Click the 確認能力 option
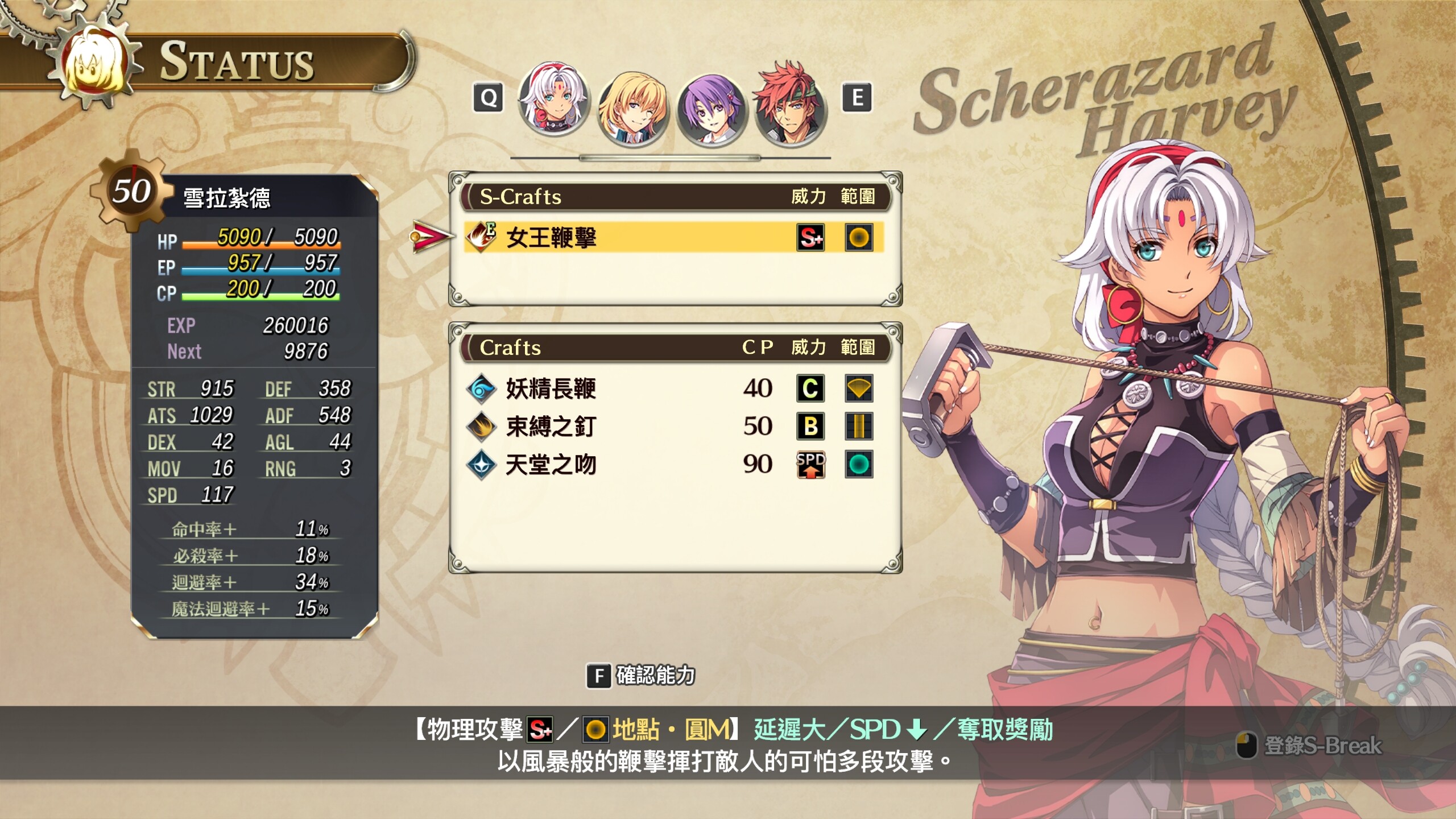Screen dimensions: 1456x819 tap(643, 676)
